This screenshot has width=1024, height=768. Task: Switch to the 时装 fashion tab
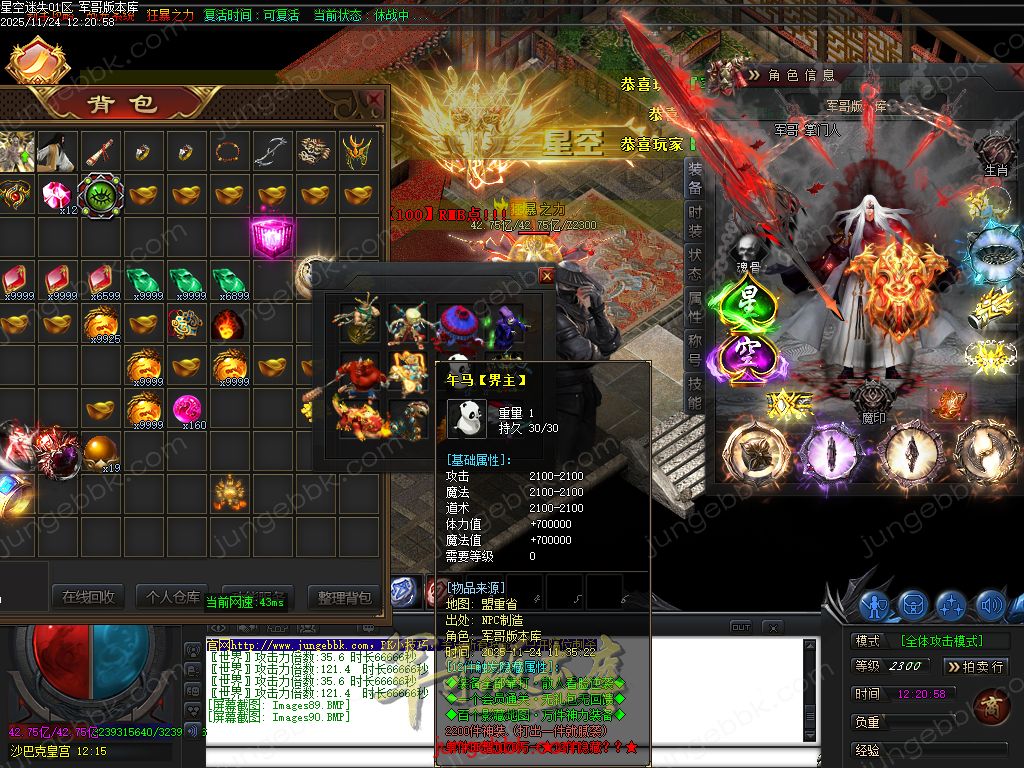[695, 224]
